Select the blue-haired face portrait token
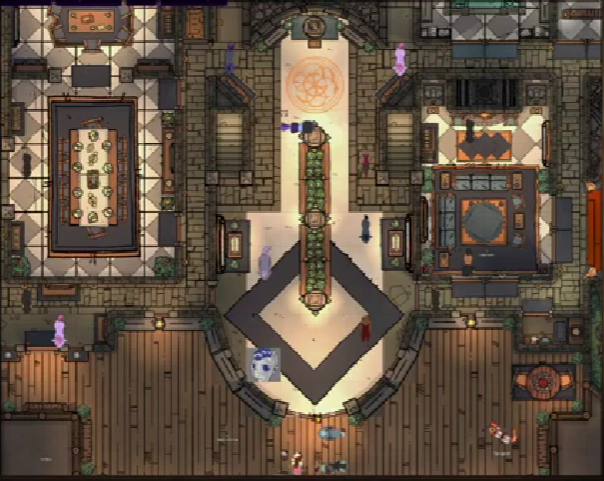The width and height of the screenshot is (604, 481). pos(264,365)
